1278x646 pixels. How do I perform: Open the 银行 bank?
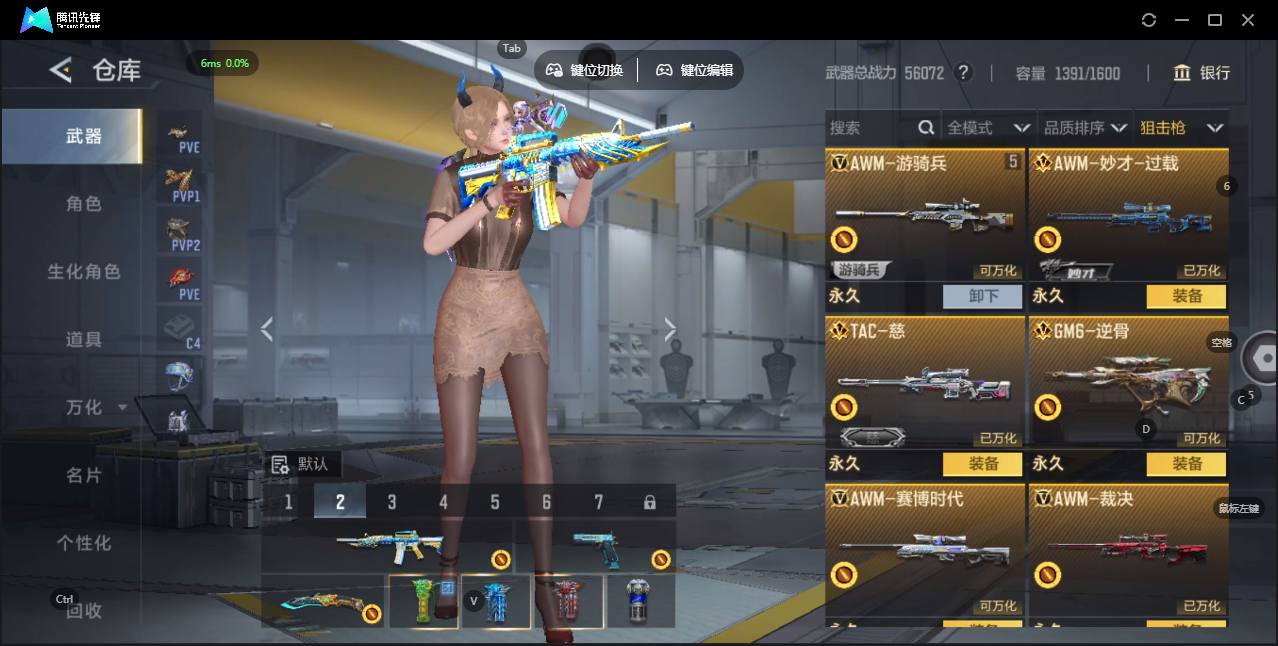tap(1202, 73)
